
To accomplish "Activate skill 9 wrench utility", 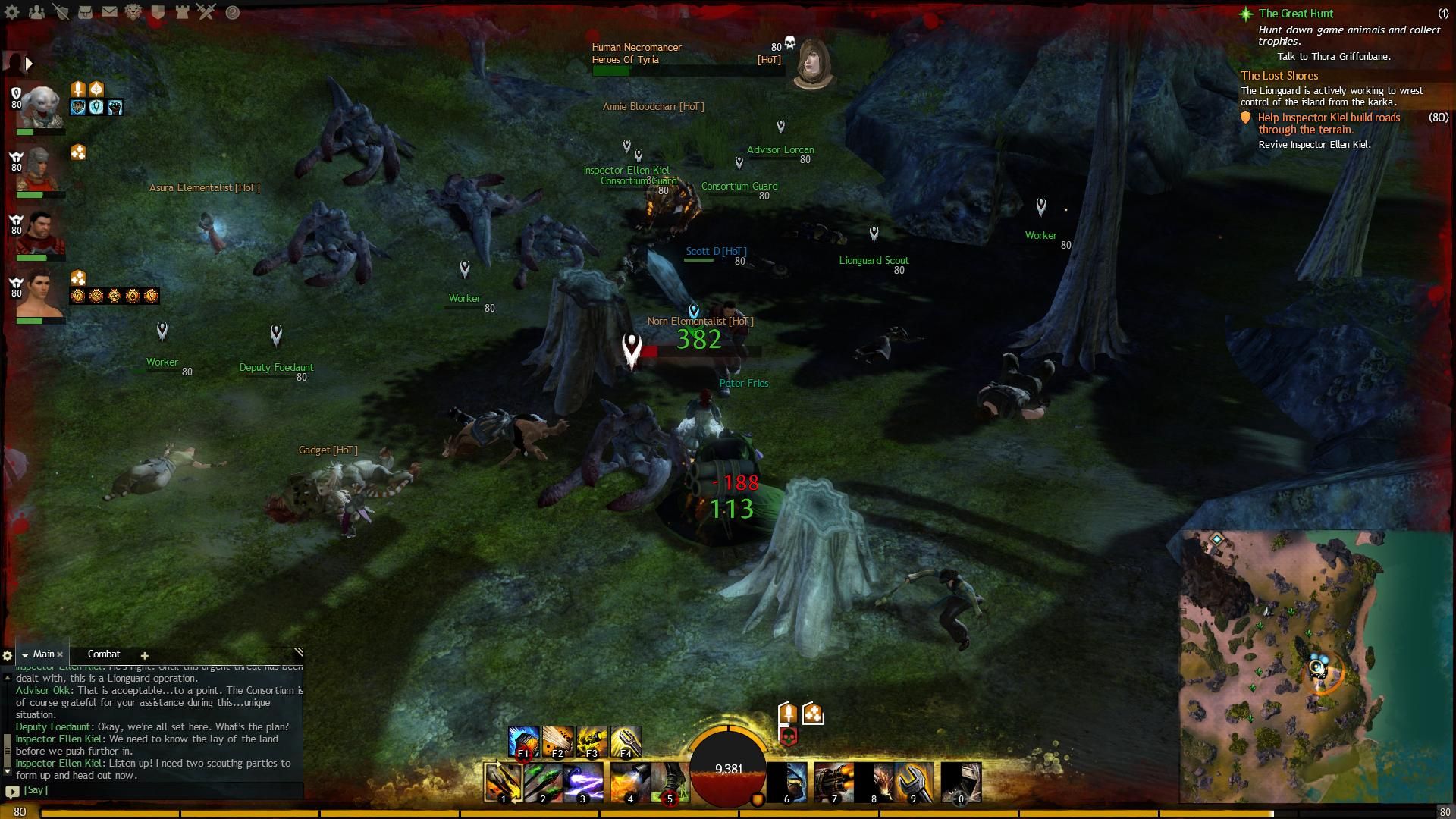I will click(x=913, y=782).
